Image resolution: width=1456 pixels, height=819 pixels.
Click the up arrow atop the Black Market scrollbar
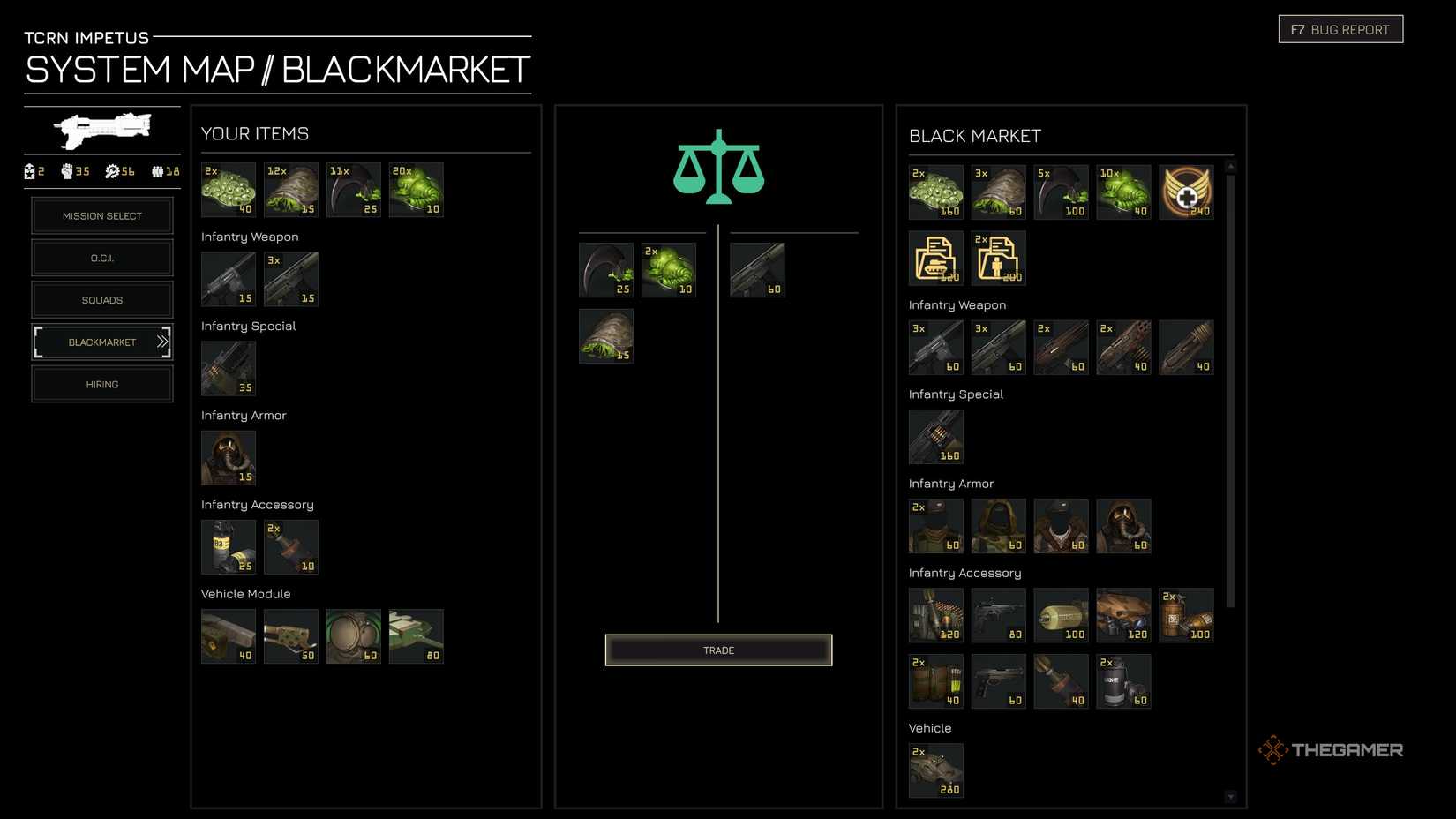coord(1229,165)
